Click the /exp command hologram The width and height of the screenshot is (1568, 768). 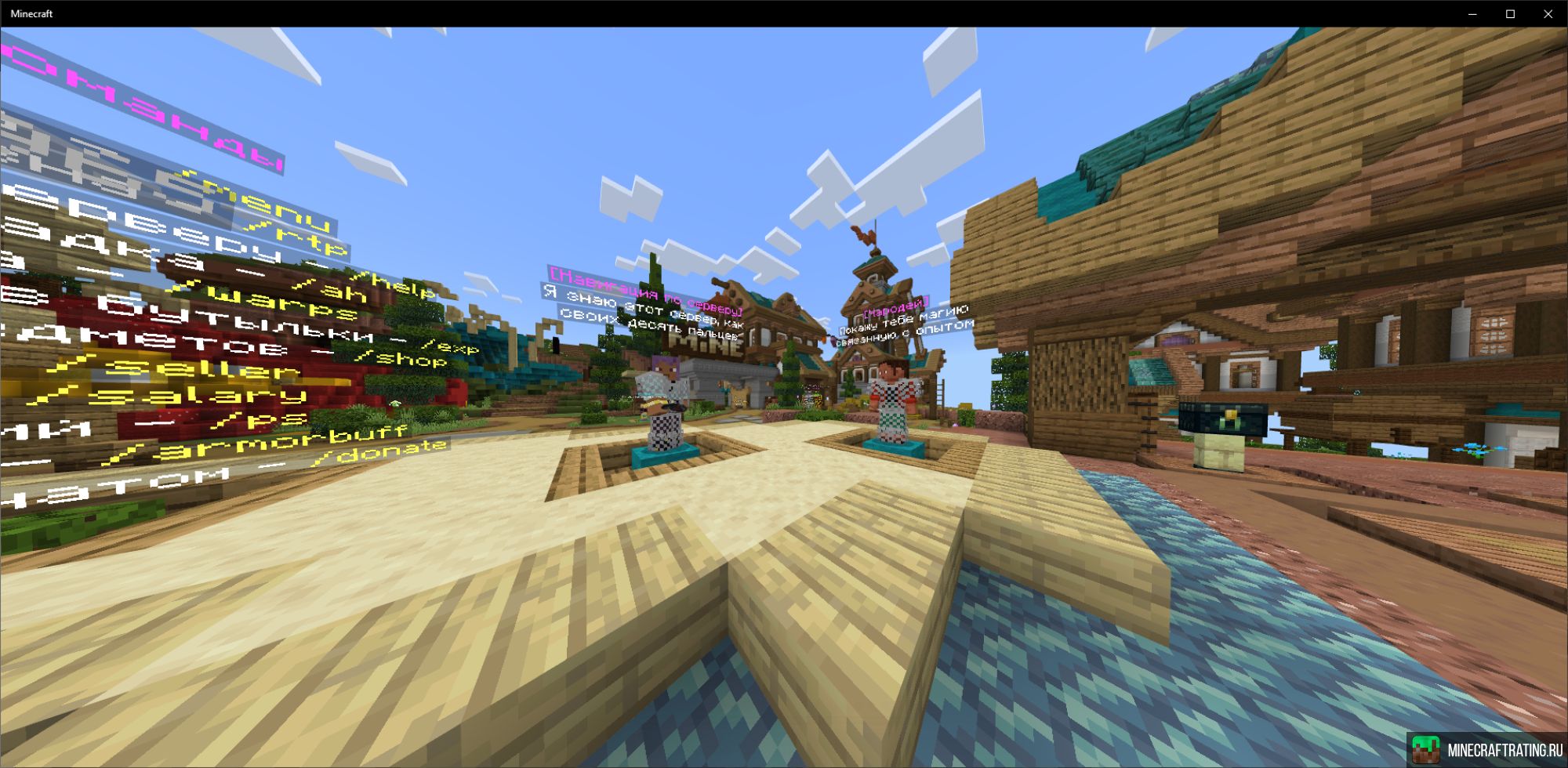click(x=448, y=350)
